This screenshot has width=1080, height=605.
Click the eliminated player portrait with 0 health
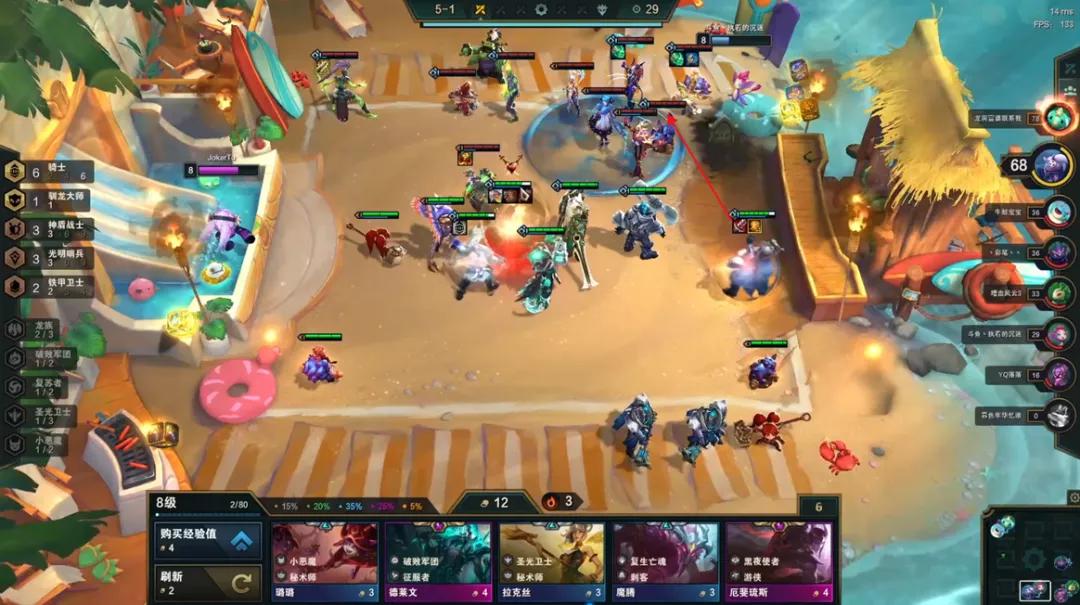pos(1060,415)
